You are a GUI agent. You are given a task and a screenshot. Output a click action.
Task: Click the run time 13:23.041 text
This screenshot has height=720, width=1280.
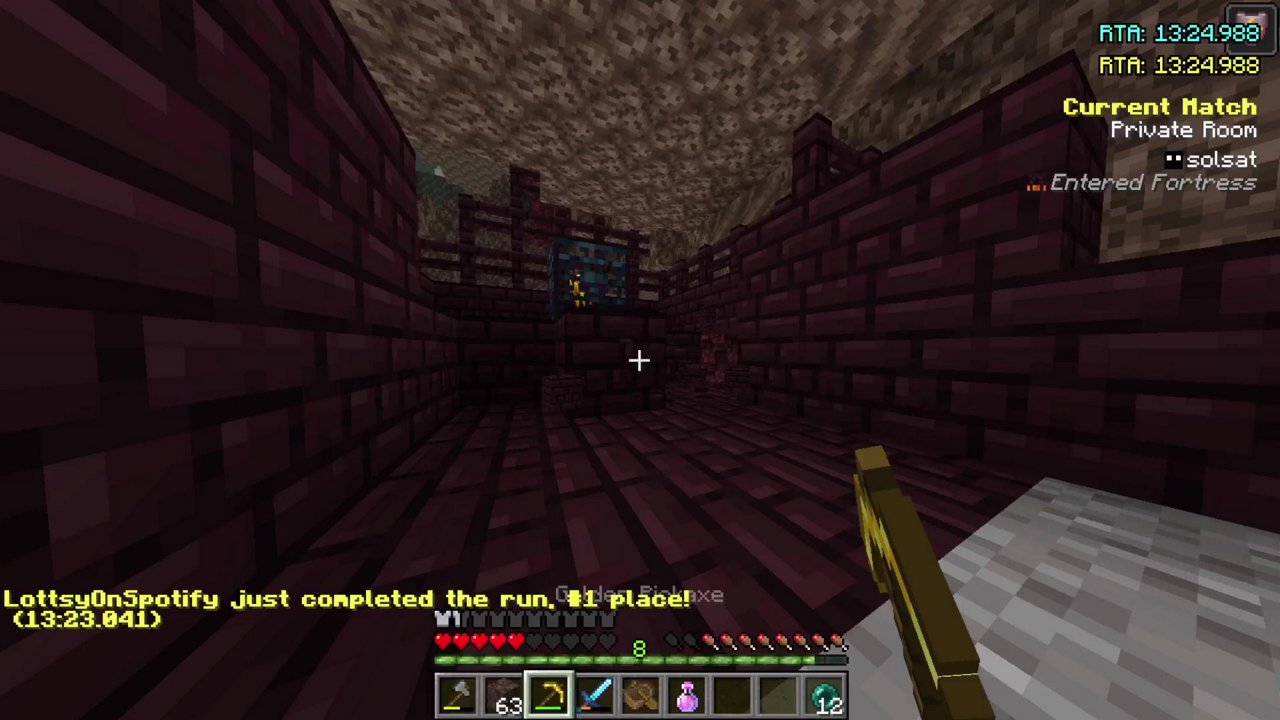[x=86, y=620]
